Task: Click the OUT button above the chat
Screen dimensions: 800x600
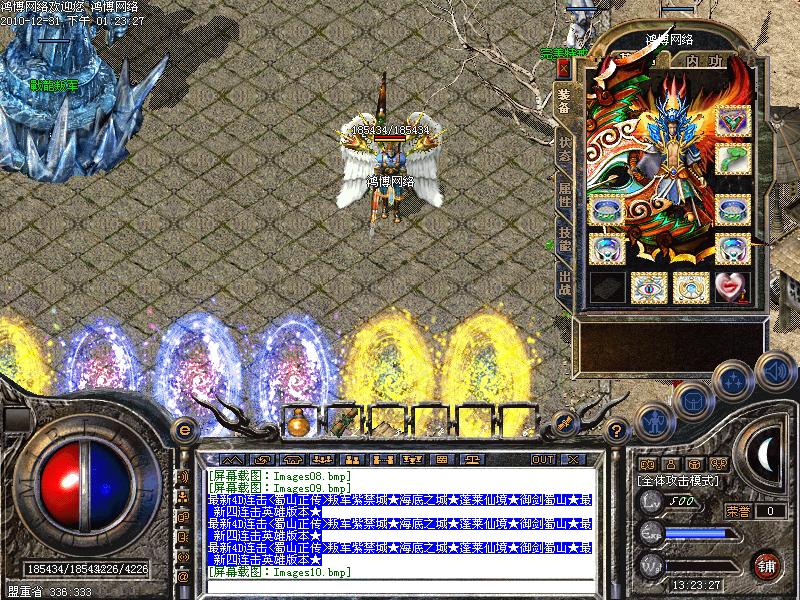Action: pyautogui.click(x=543, y=459)
